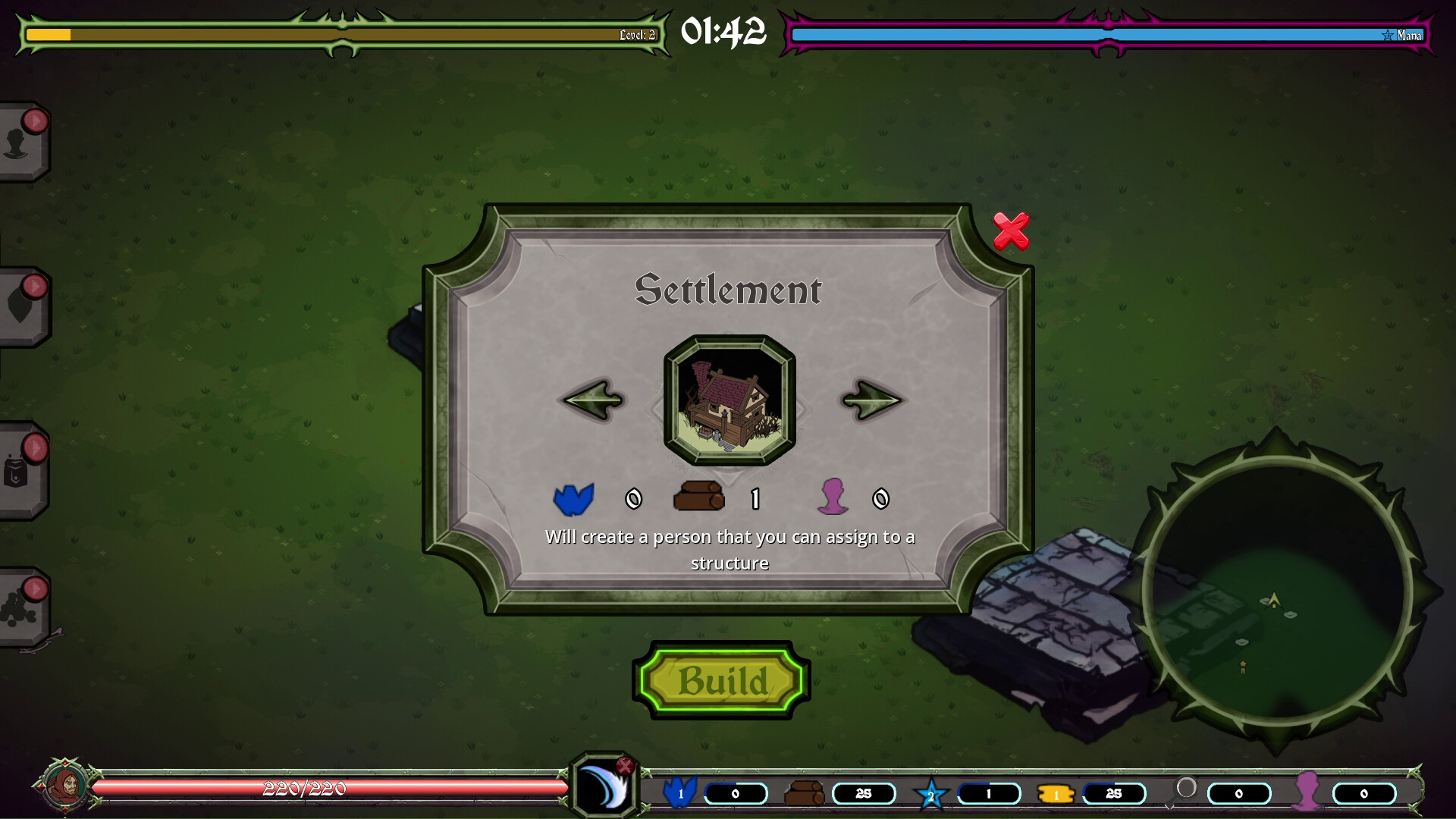Click the Settlement title in the dialog

[729, 289]
